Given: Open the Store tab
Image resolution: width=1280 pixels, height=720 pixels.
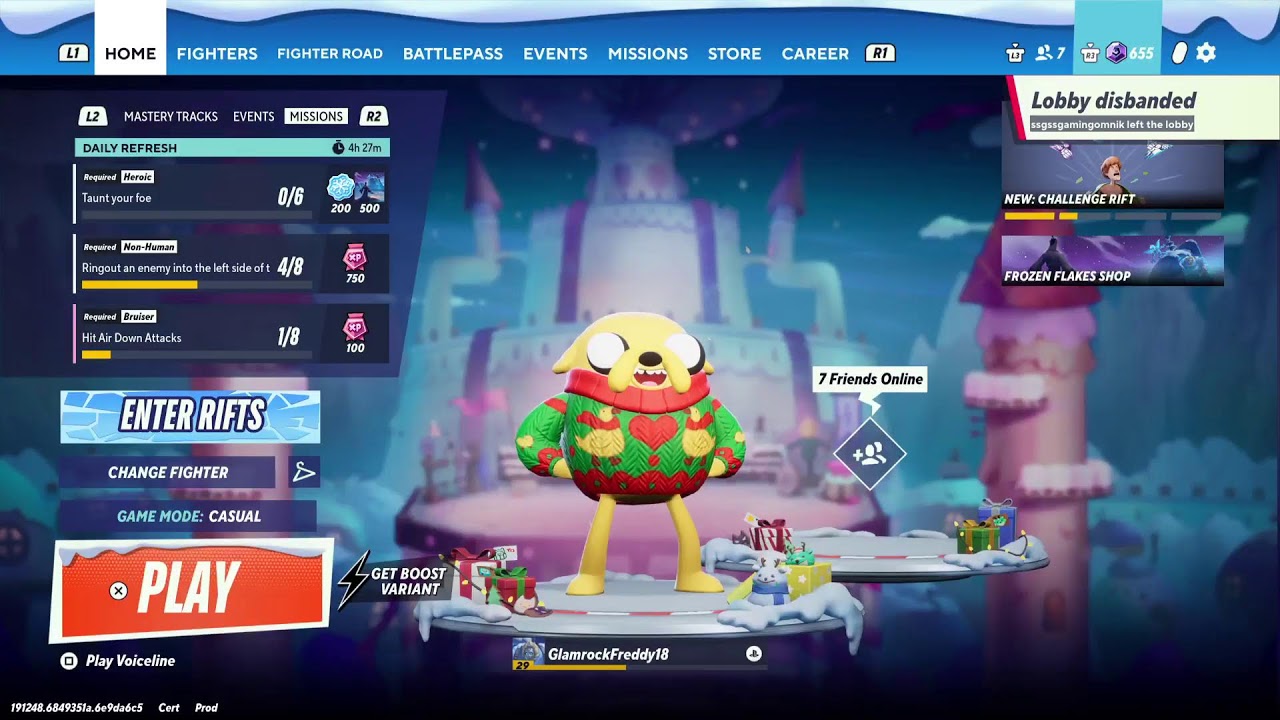Looking at the screenshot, I should pos(734,54).
